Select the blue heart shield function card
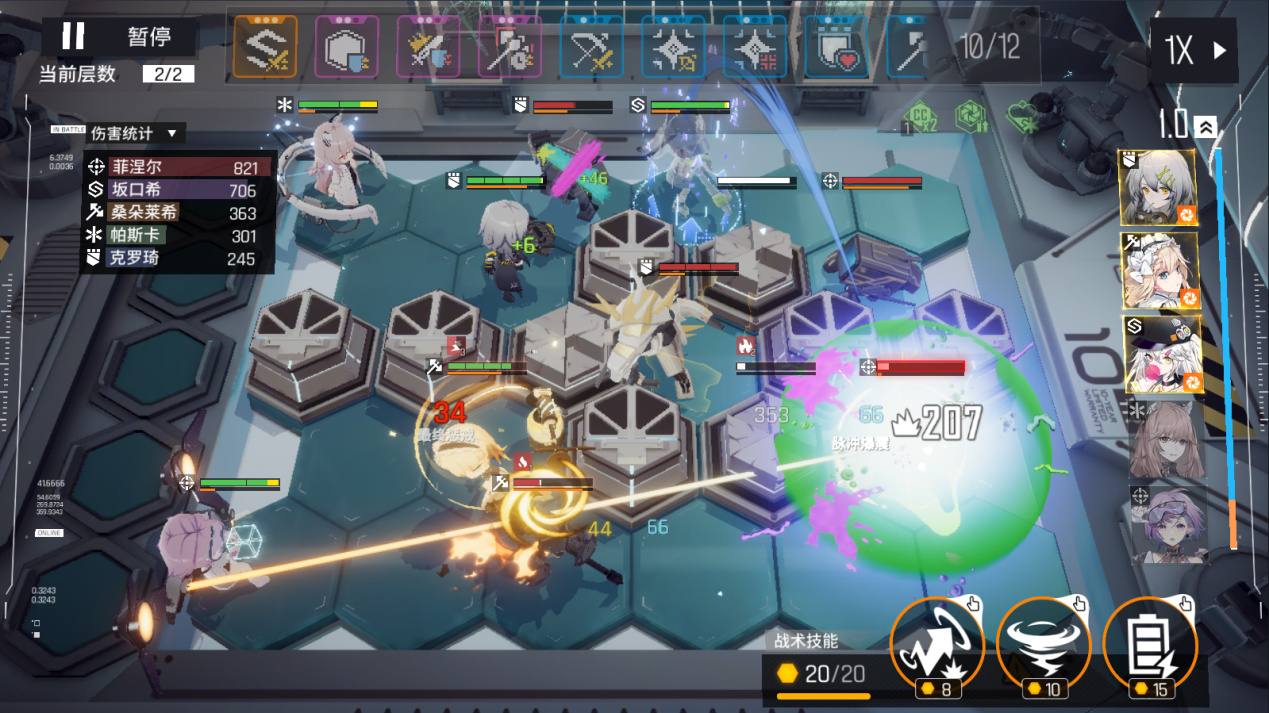 click(x=836, y=47)
